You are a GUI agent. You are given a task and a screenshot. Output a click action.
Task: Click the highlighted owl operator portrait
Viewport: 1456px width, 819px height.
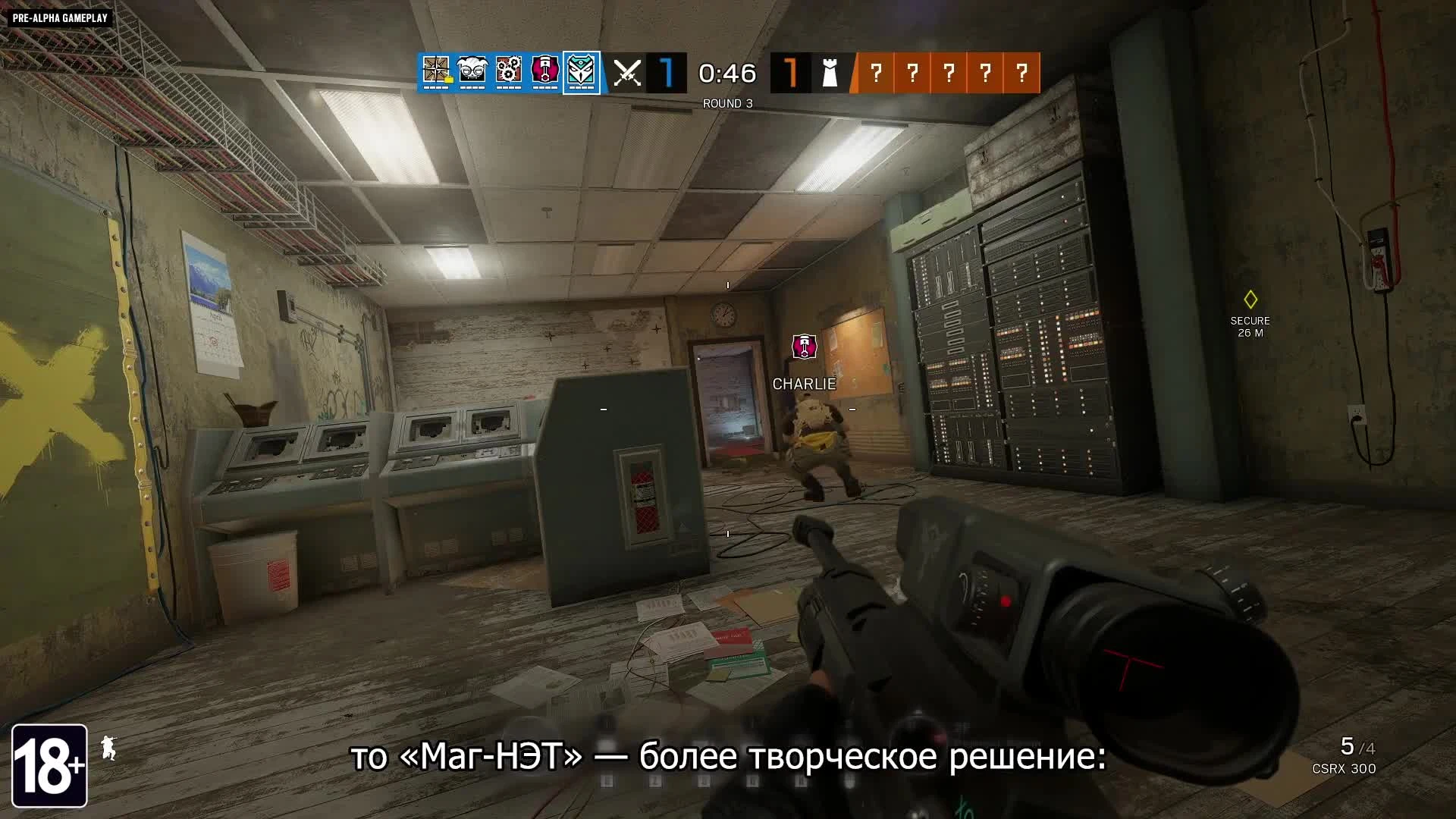(581, 72)
